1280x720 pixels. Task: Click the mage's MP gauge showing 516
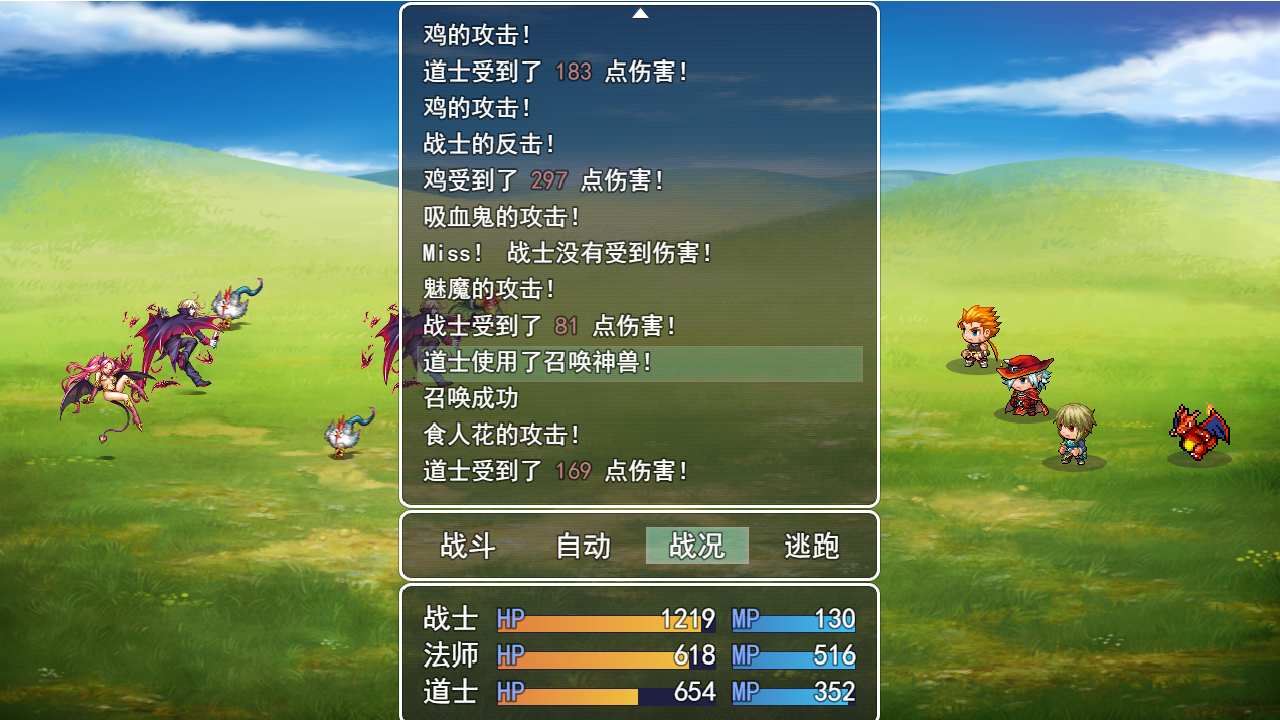[795, 656]
